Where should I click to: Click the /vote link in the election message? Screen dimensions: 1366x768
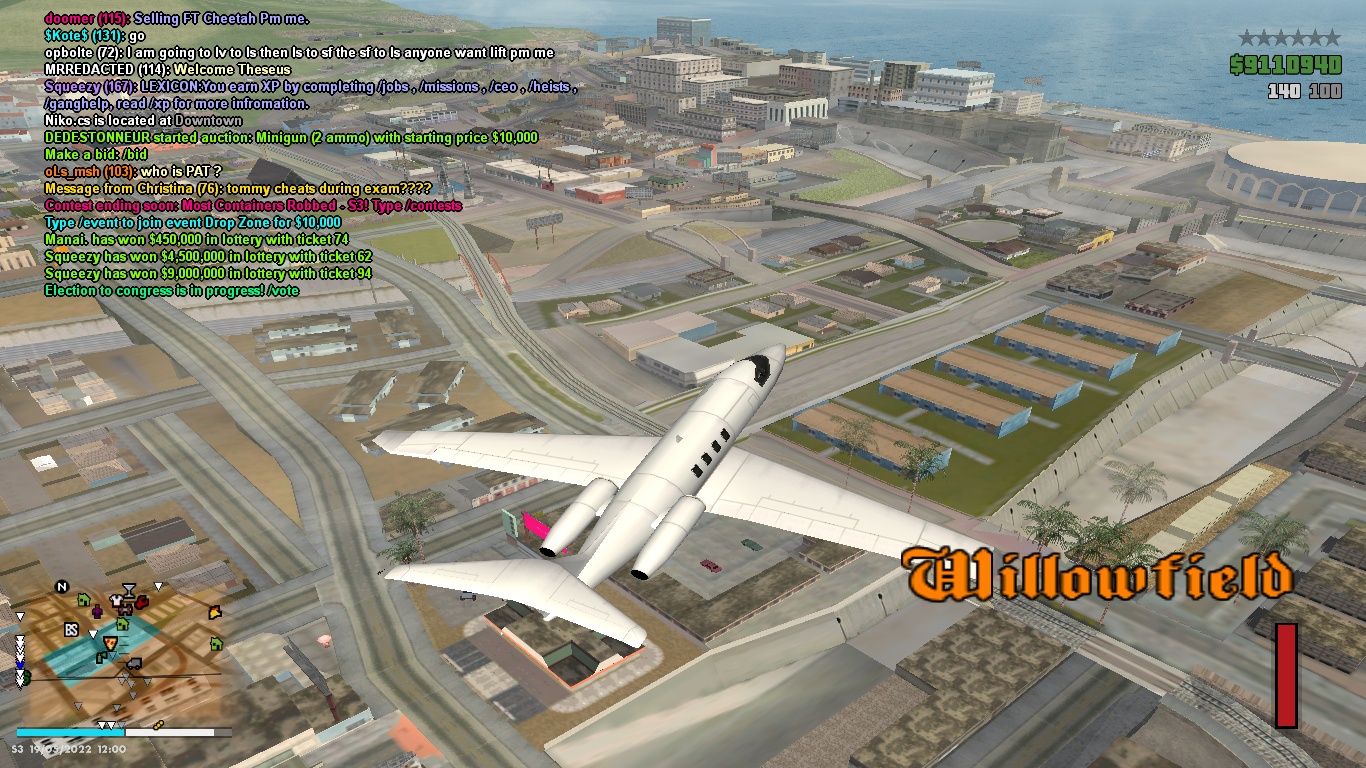click(283, 290)
